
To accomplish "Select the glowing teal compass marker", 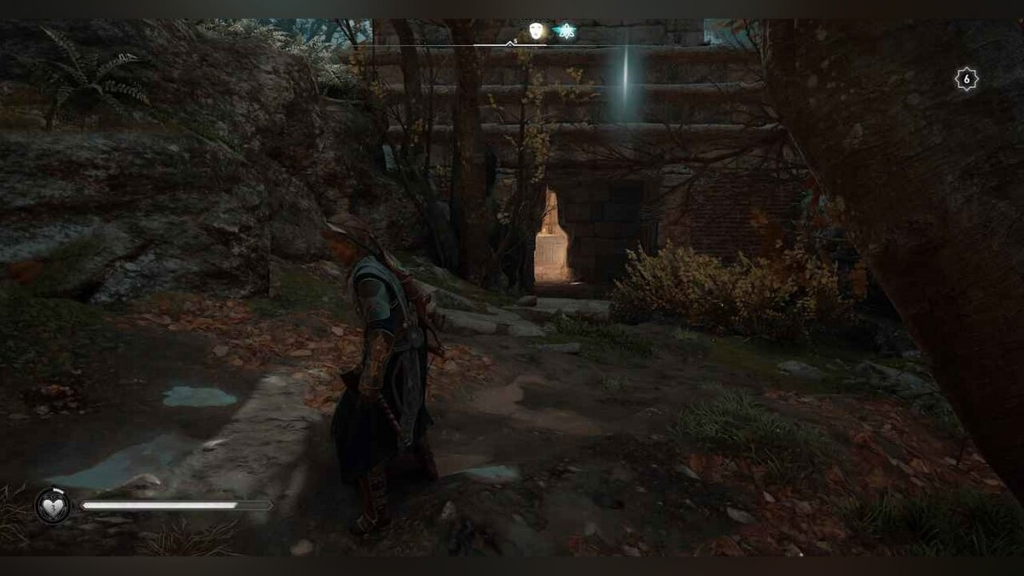I will pyautogui.click(x=564, y=31).
